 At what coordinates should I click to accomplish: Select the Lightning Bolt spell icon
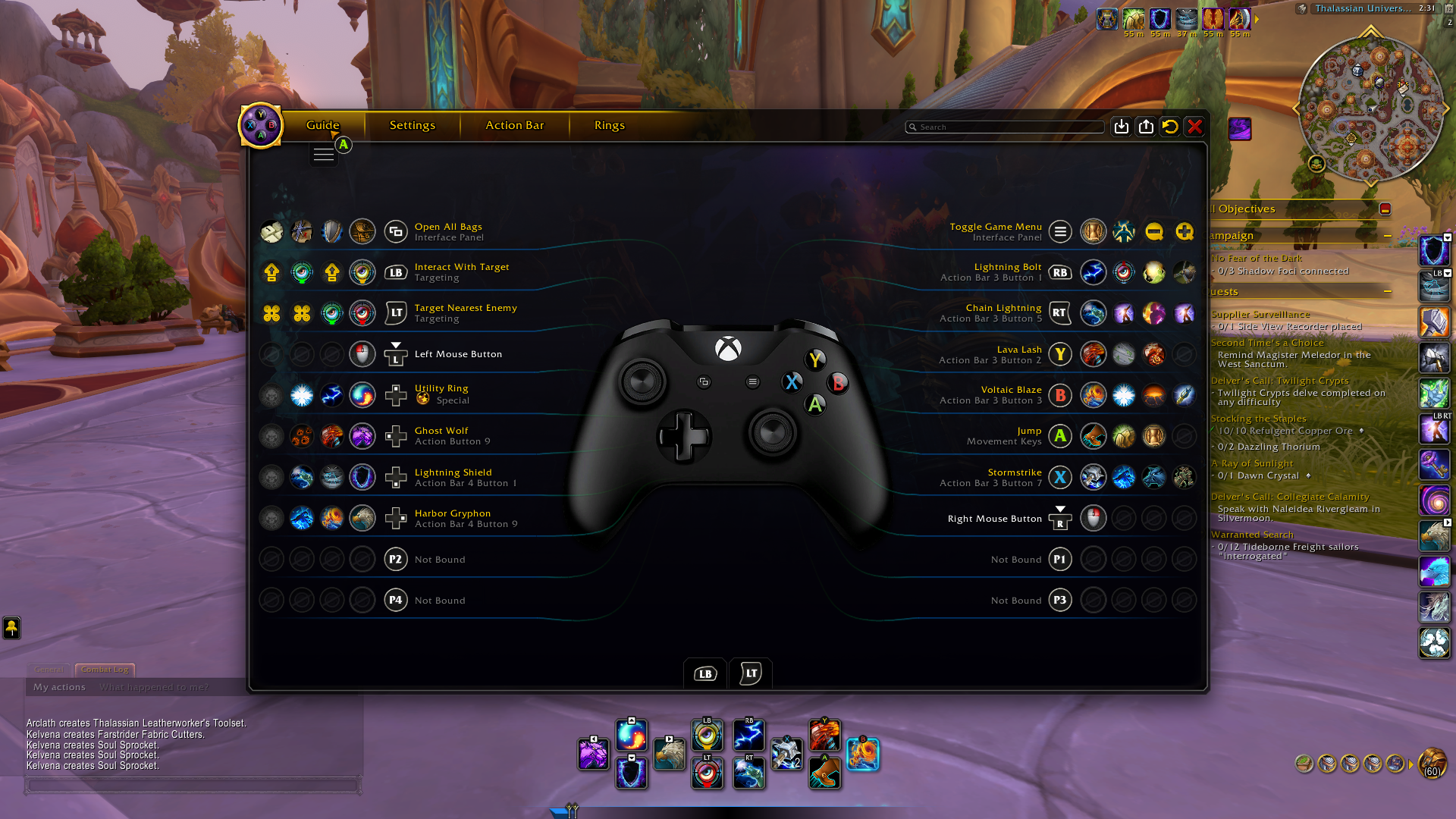point(1094,272)
